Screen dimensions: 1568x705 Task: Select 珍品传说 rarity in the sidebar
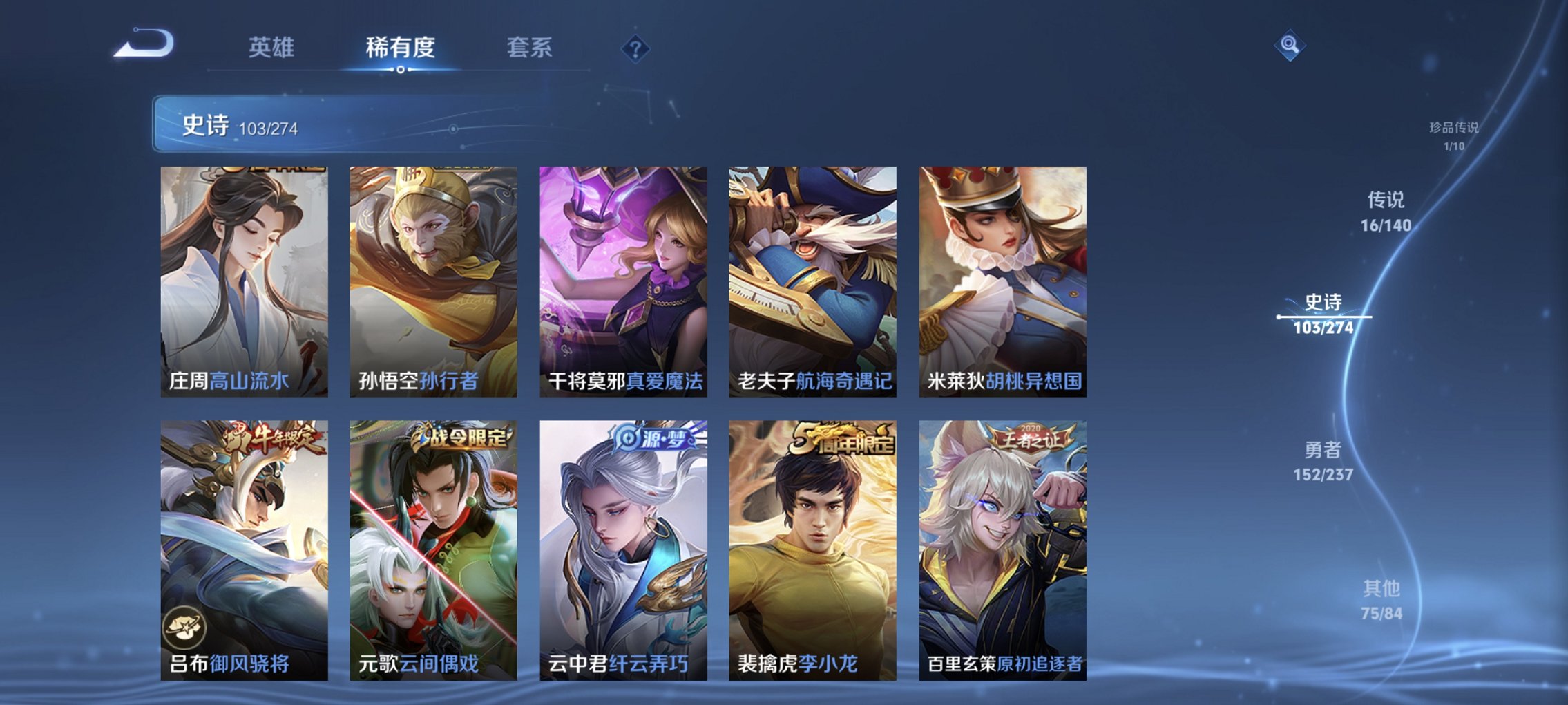tap(1454, 135)
